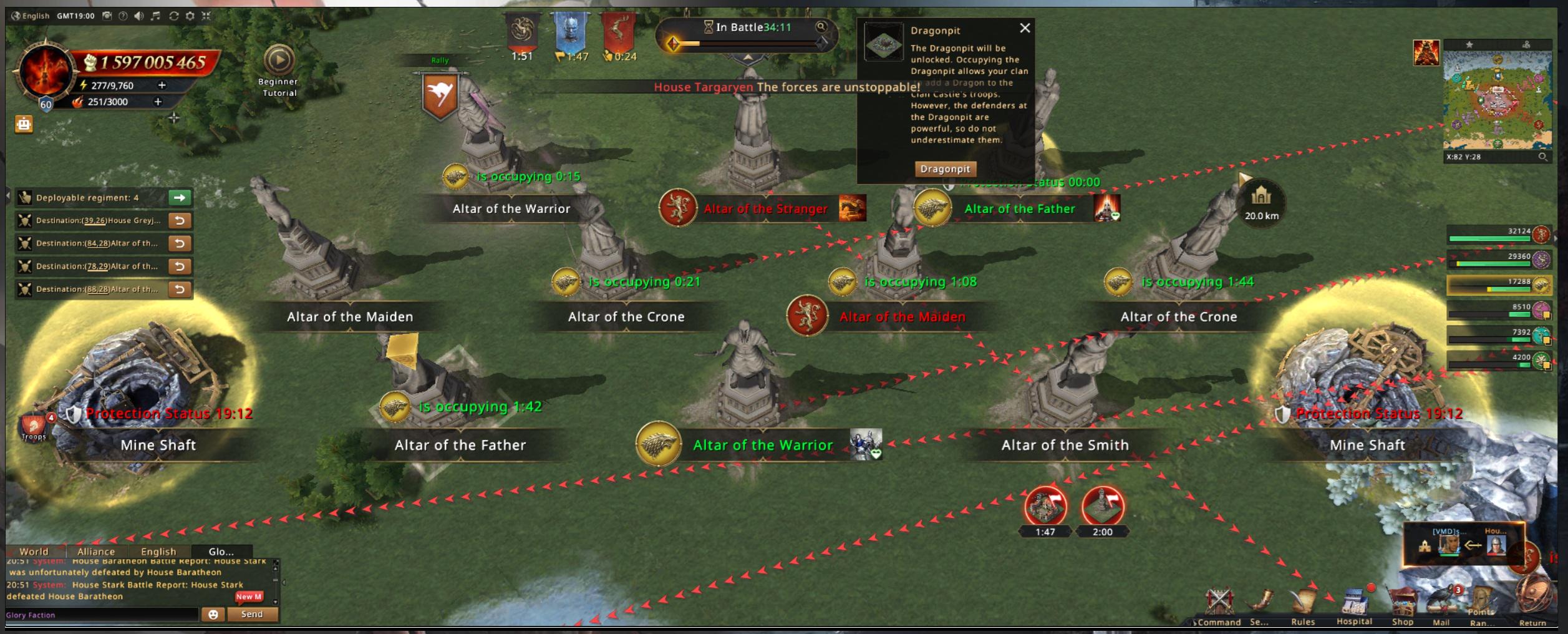Toggle the music note icon
The width and height of the screenshot is (1568, 634).
tap(156, 16)
